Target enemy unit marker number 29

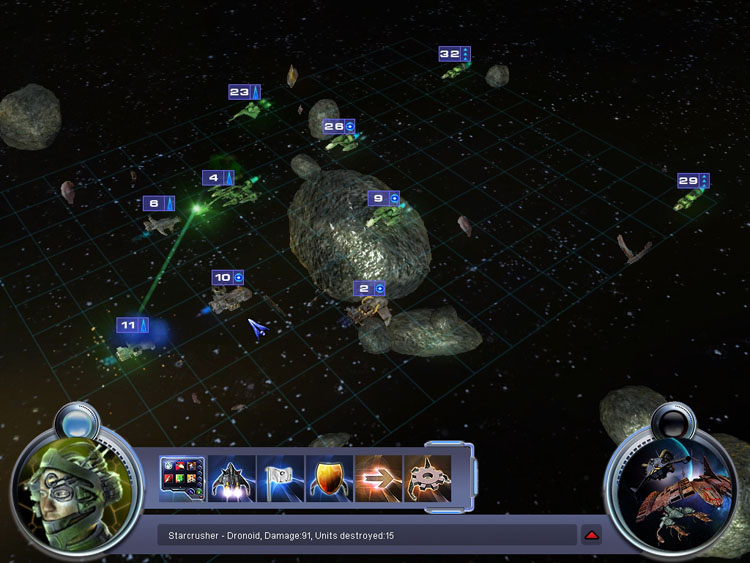pos(693,181)
